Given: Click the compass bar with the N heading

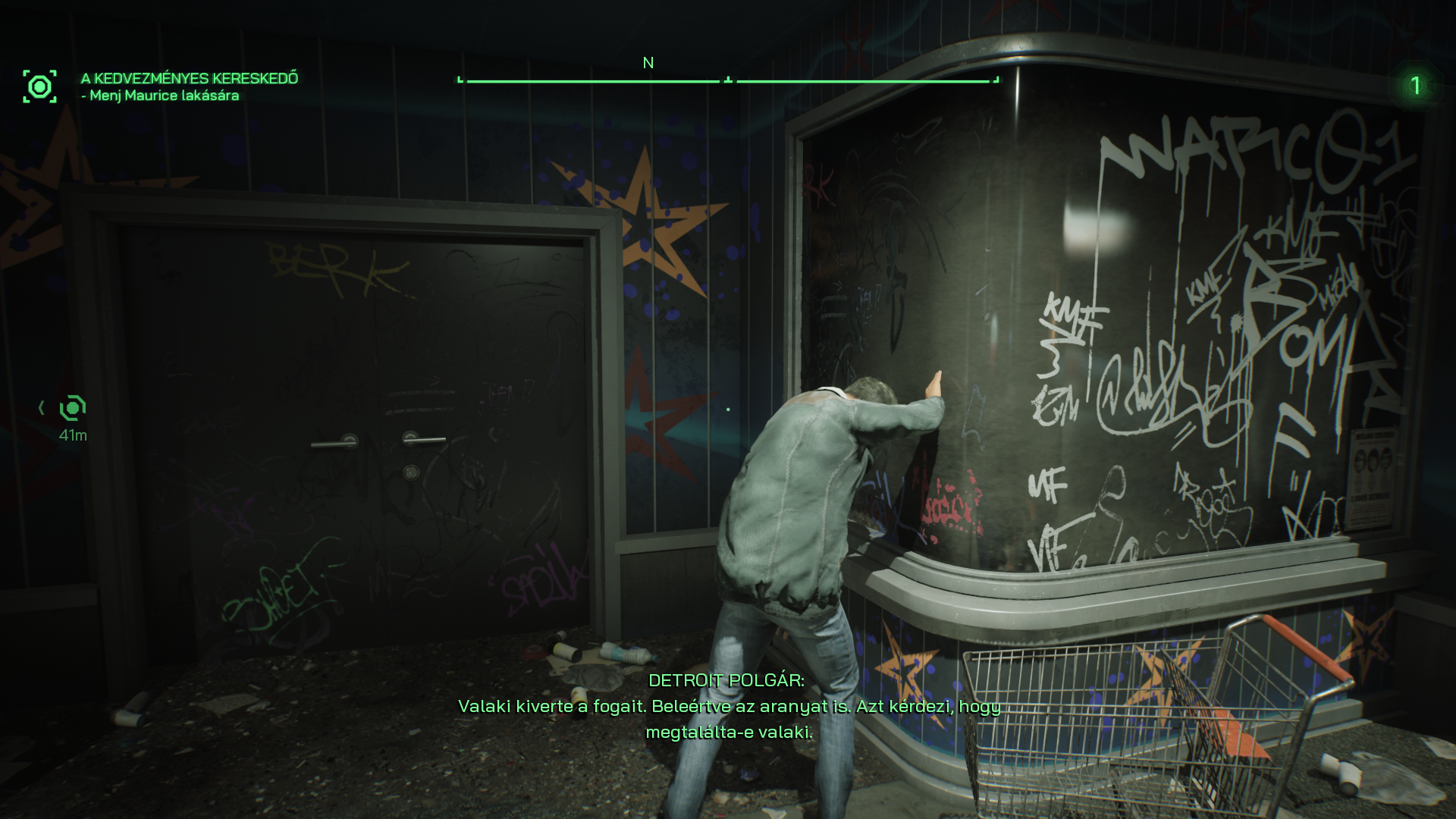Looking at the screenshot, I should (728, 79).
